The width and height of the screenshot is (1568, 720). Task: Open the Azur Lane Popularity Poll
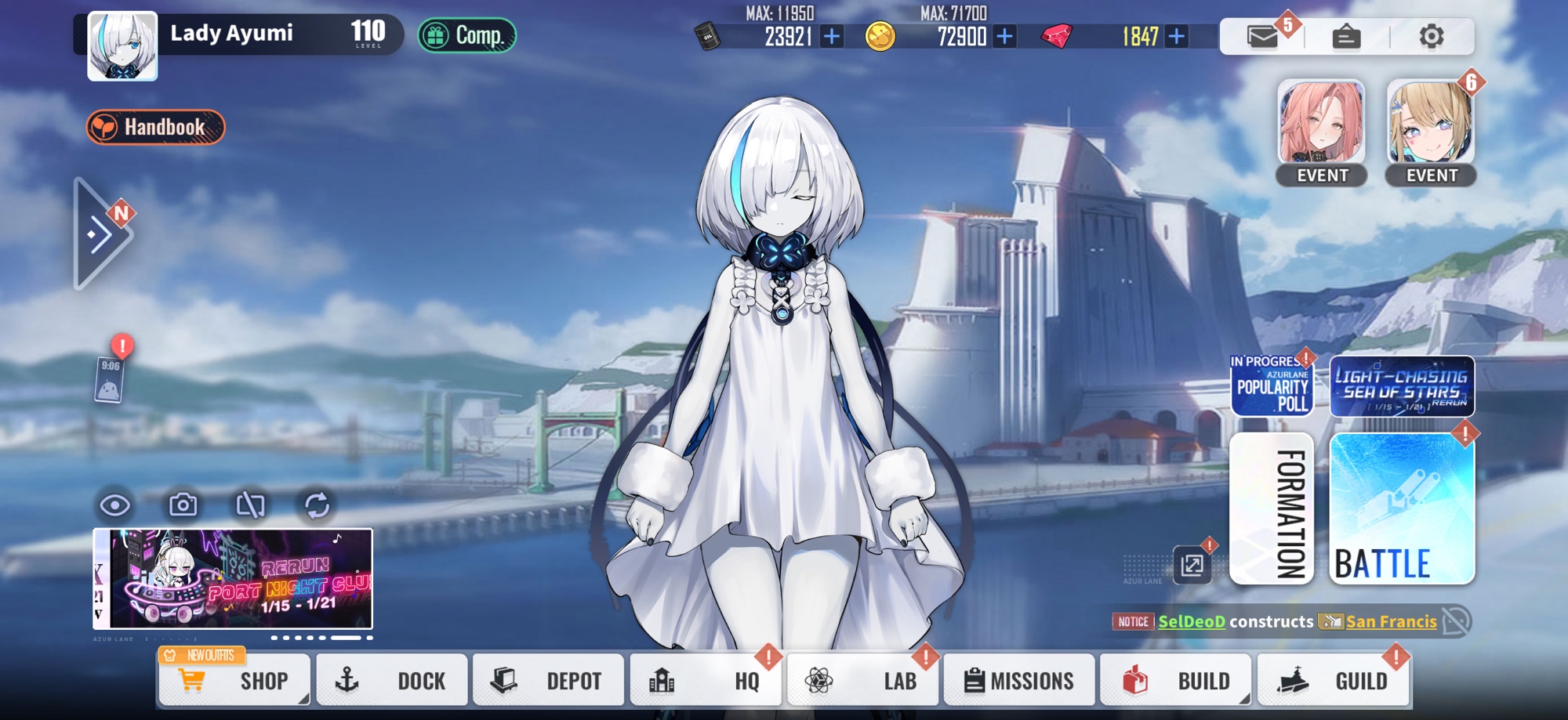click(1271, 386)
